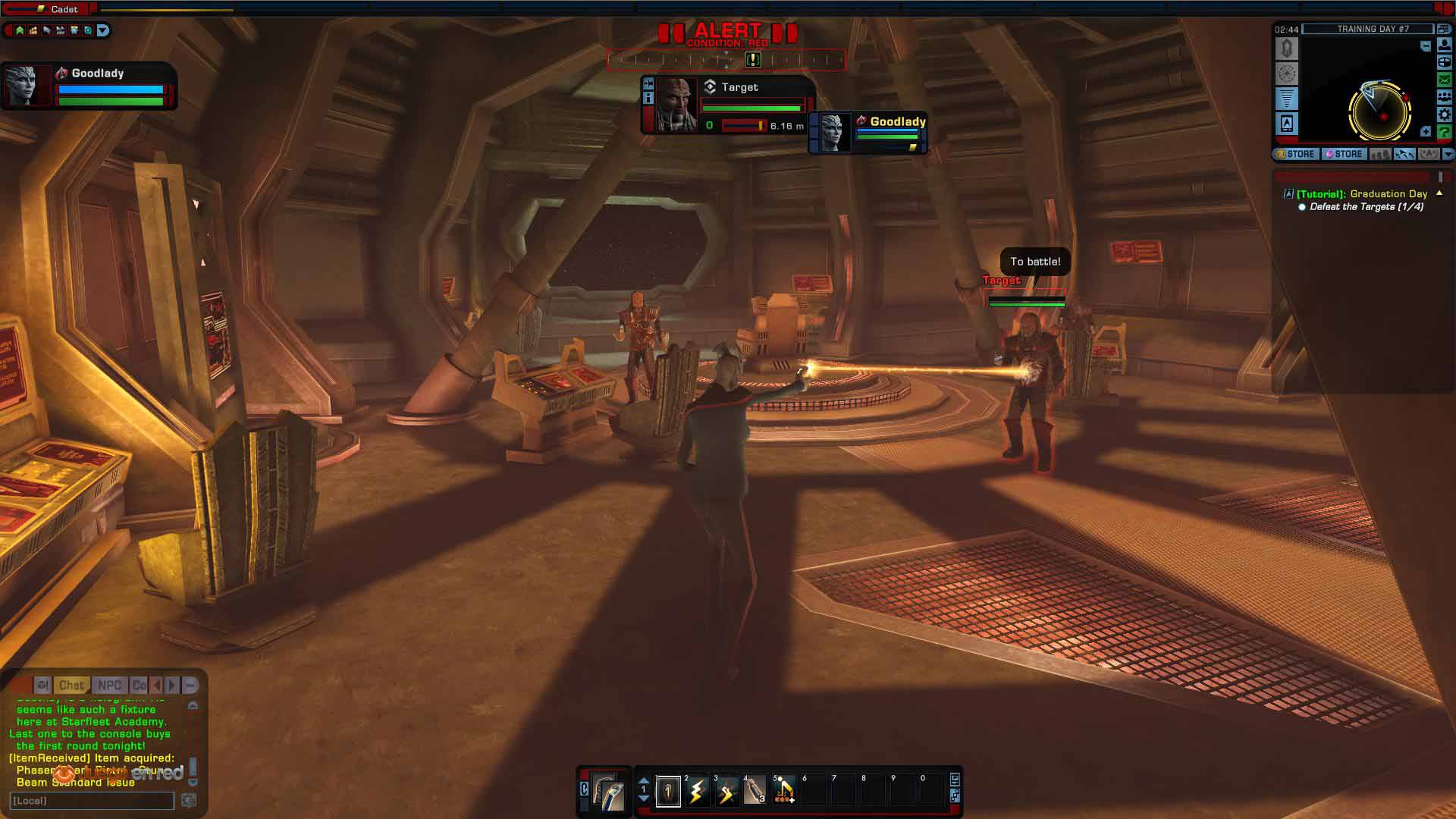Image resolution: width=1456 pixels, height=819 pixels.
Task: Open the pink gem Store button
Action: (x=1344, y=154)
